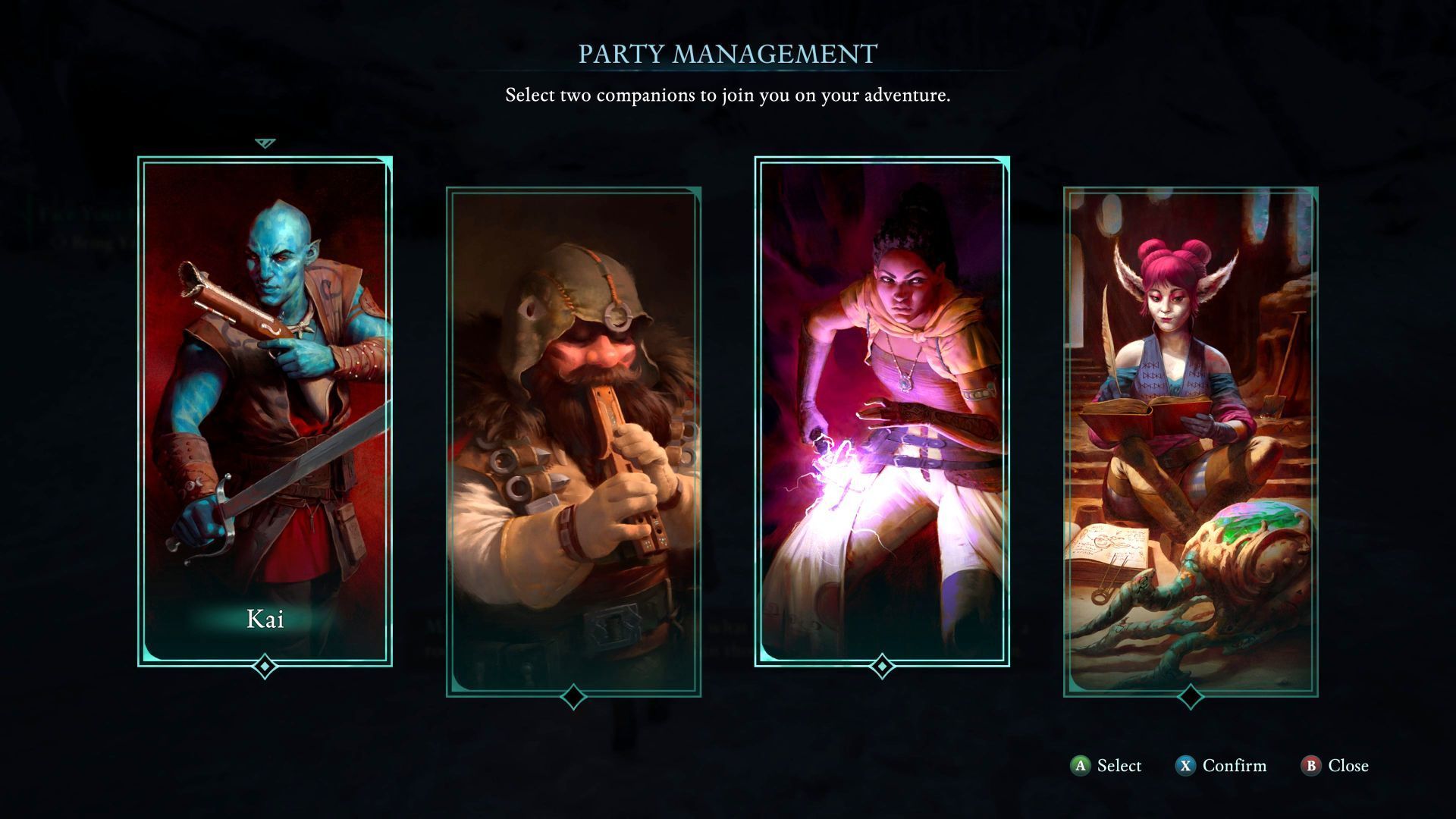The width and height of the screenshot is (1456, 819).
Task: Choose the bearded dwarf companion card
Action: (x=573, y=441)
